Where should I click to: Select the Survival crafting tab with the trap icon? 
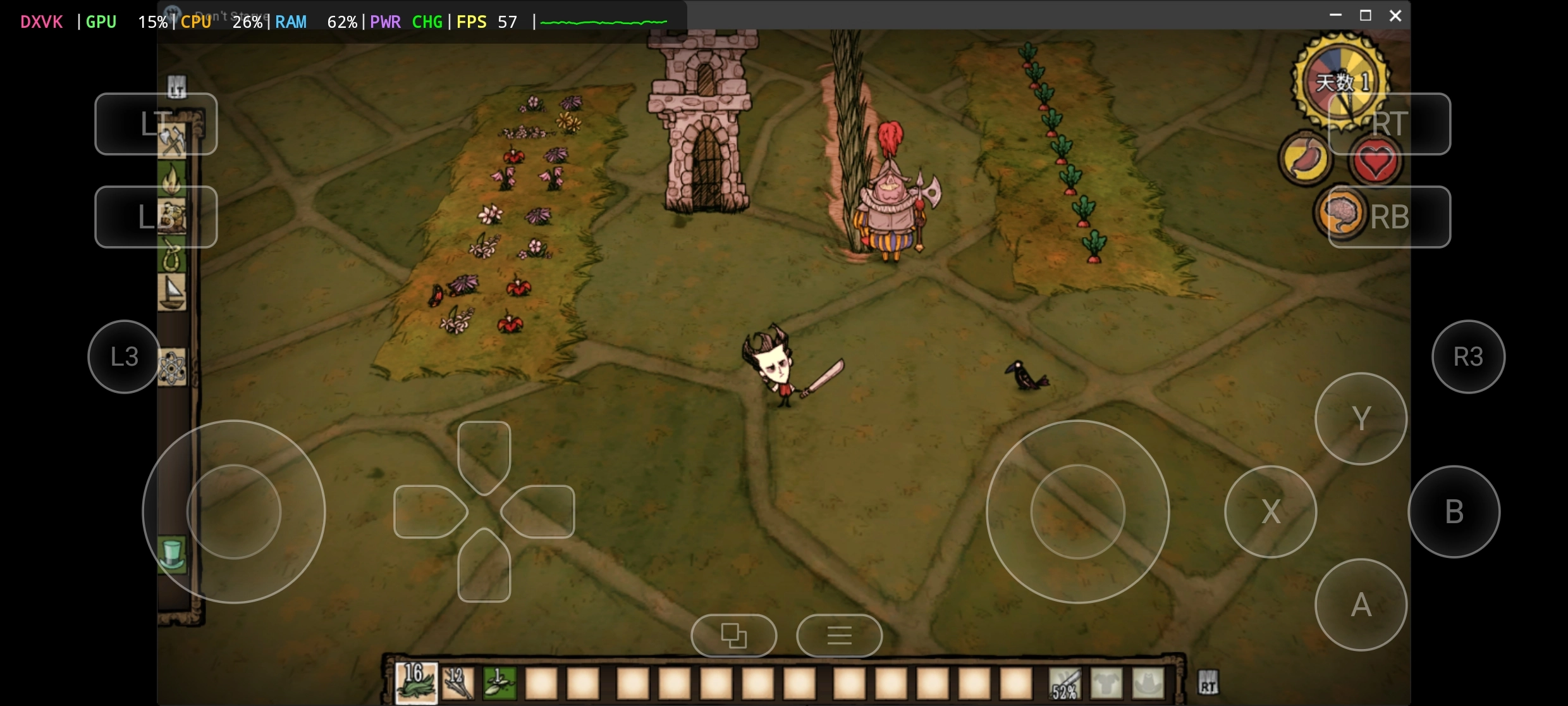(x=172, y=217)
